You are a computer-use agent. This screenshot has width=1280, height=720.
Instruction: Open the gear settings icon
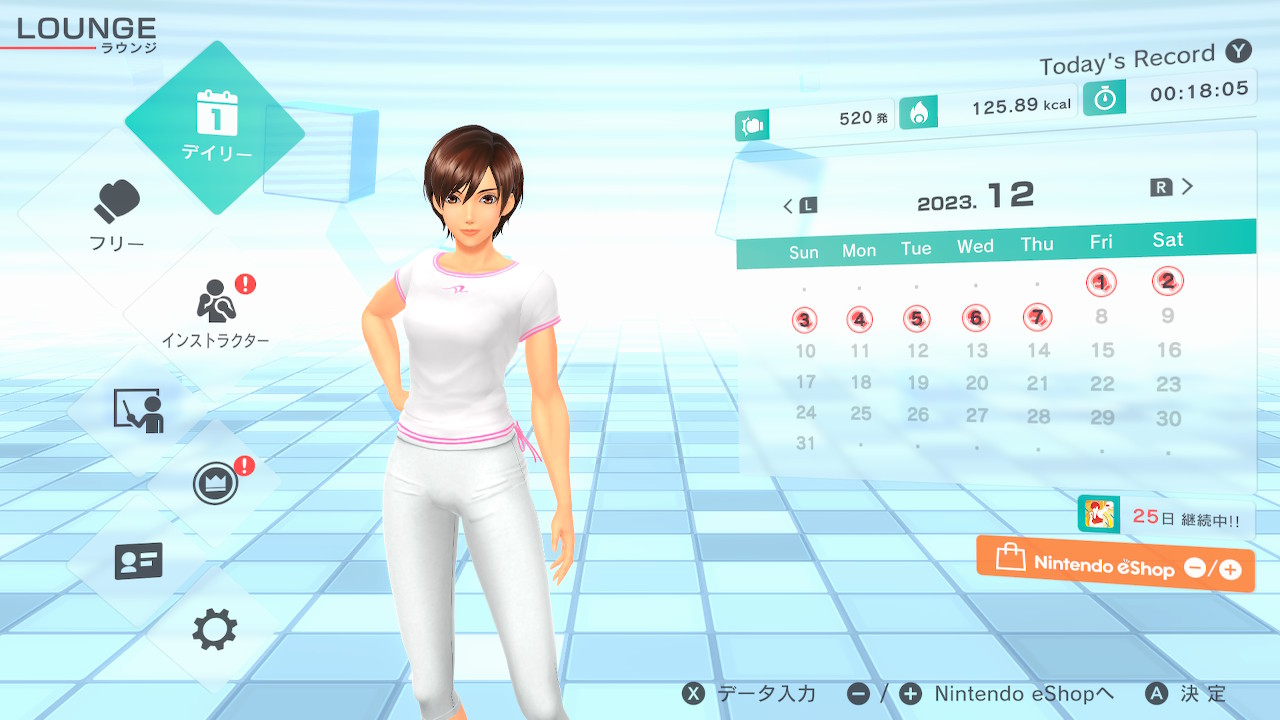point(215,630)
